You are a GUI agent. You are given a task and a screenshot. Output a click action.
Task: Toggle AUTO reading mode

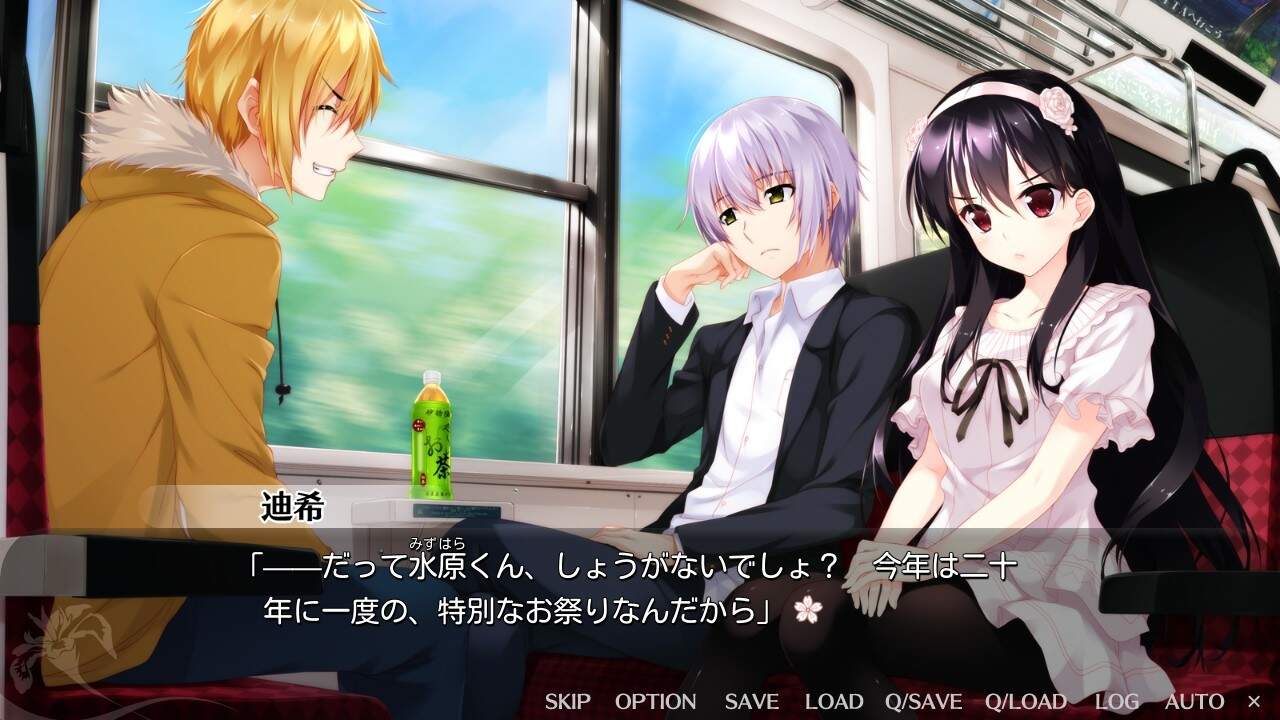(x=1194, y=701)
